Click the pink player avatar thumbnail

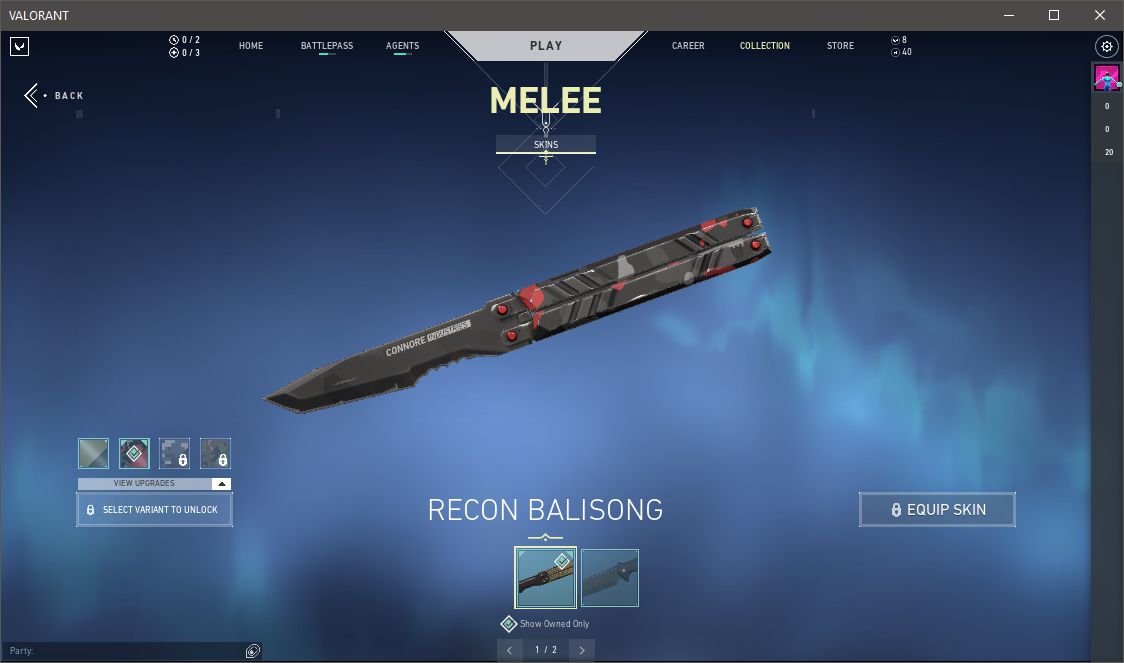point(1107,78)
